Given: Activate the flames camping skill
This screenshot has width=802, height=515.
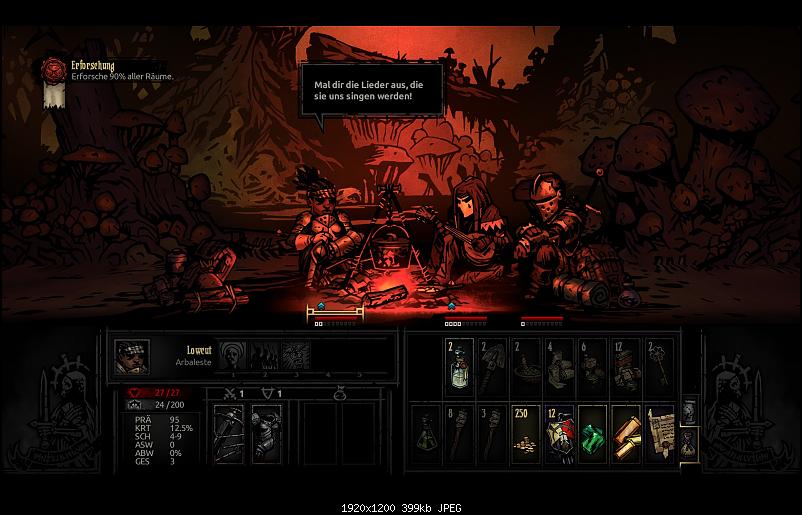Looking at the screenshot, I should click(263, 356).
